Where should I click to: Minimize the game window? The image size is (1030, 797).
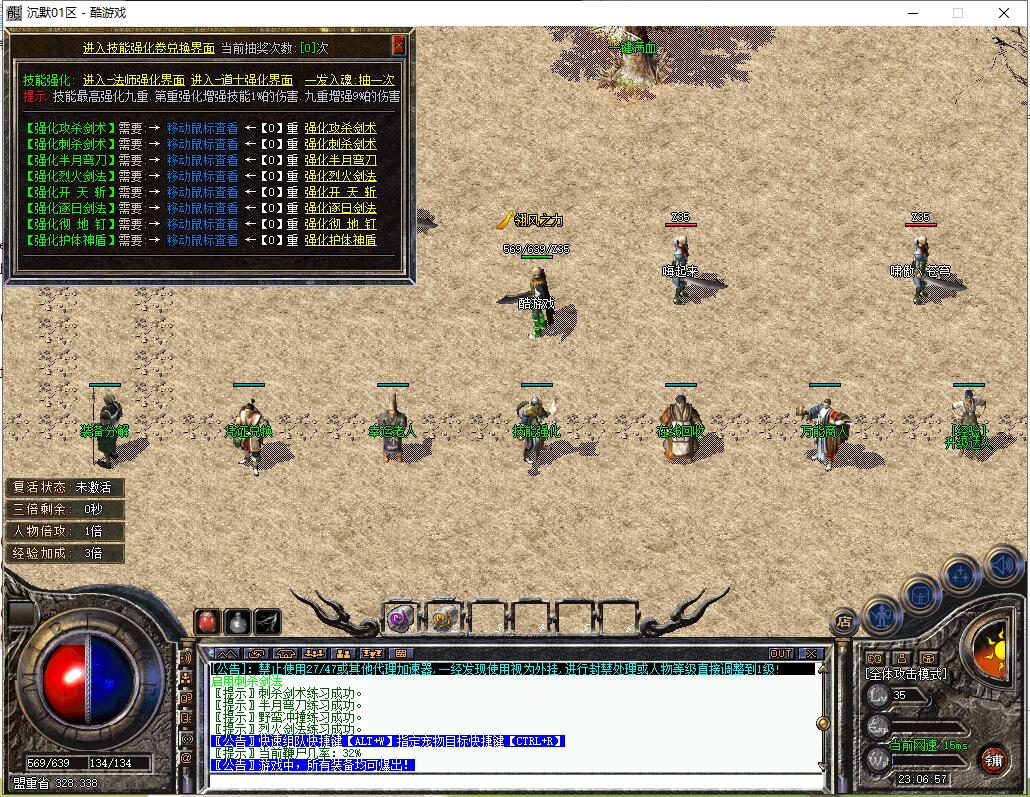coord(911,13)
